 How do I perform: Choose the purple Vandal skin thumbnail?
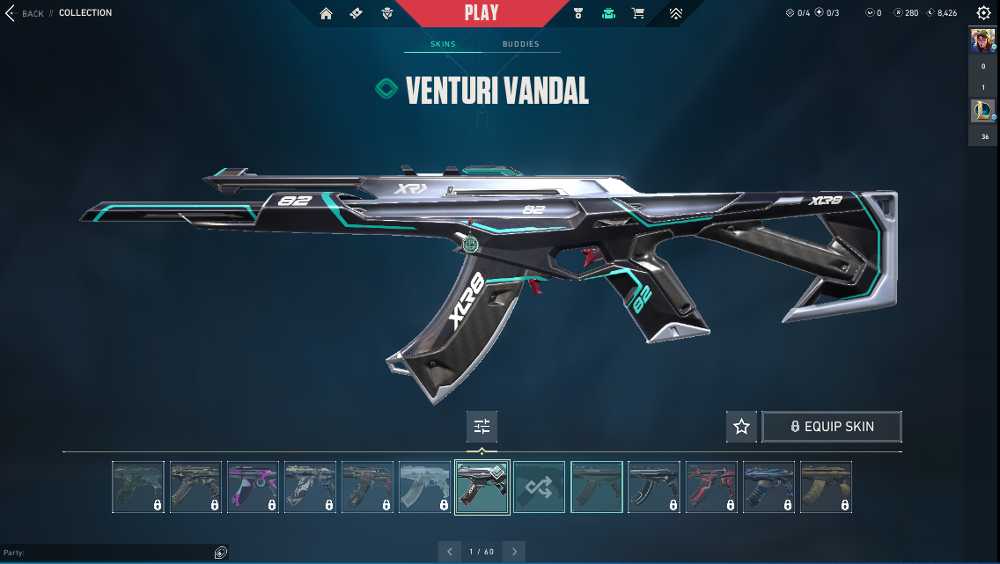252,487
